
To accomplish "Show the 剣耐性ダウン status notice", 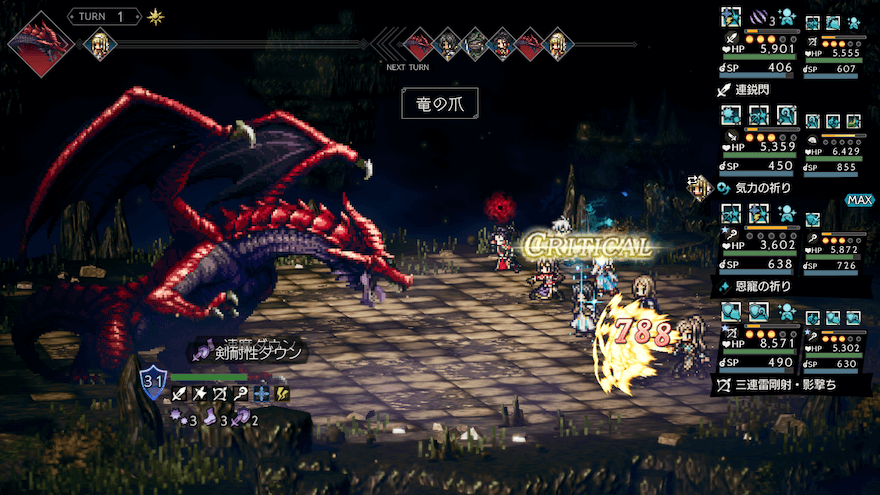I will click(x=252, y=351).
